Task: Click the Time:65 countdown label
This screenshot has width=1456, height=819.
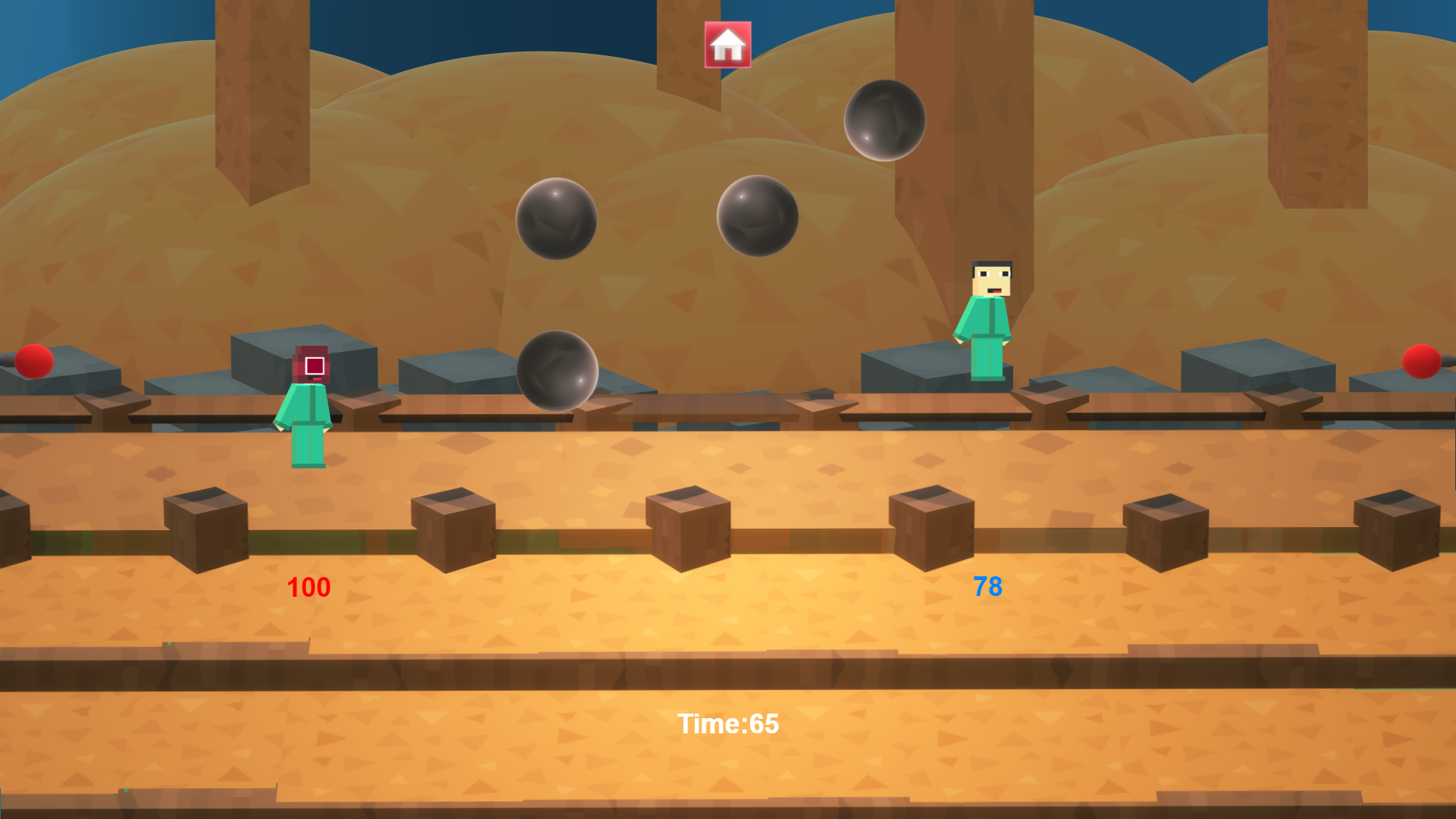Action: pos(729,725)
